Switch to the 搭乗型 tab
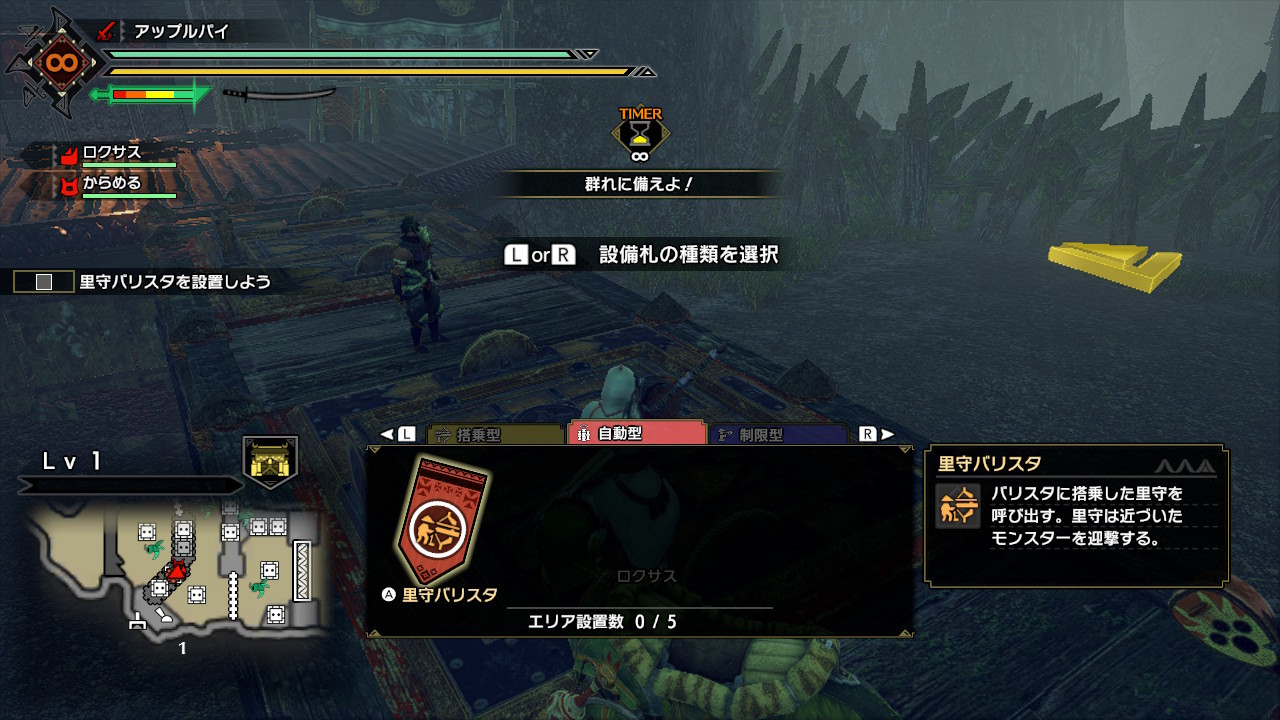Viewport: 1280px width, 720px height. (495, 435)
